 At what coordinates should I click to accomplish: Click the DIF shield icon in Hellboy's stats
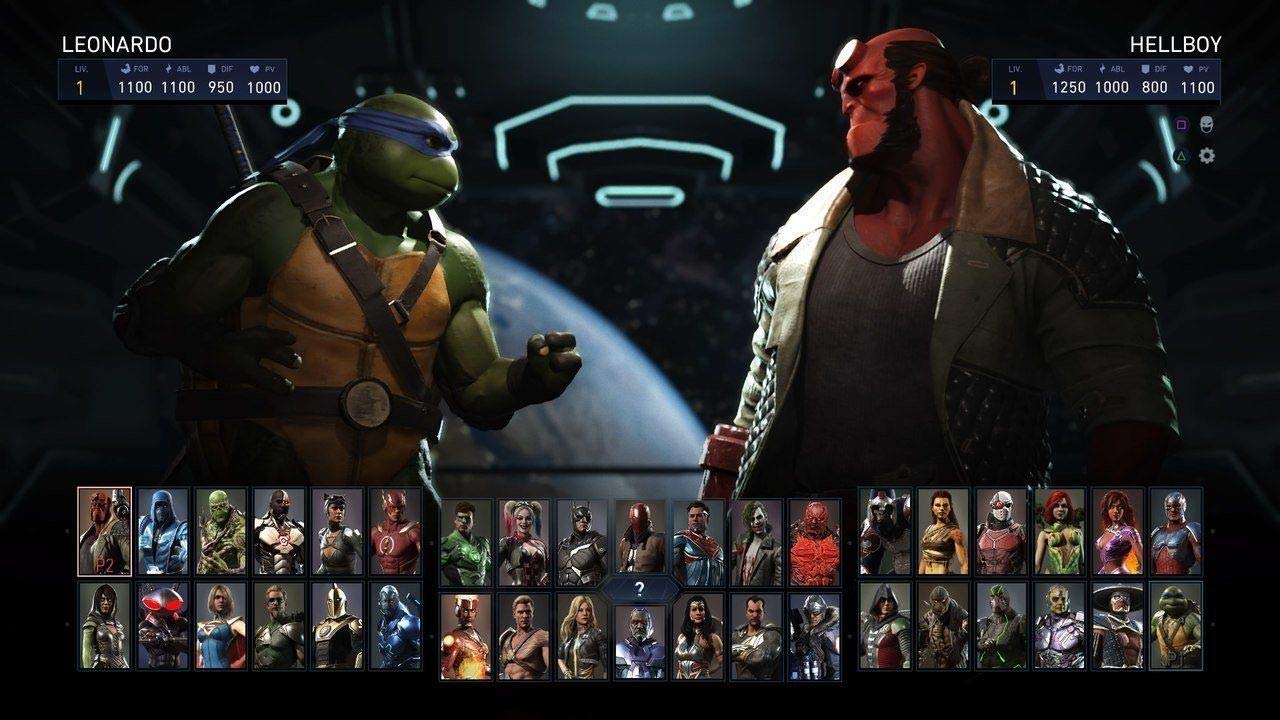click(x=1144, y=69)
